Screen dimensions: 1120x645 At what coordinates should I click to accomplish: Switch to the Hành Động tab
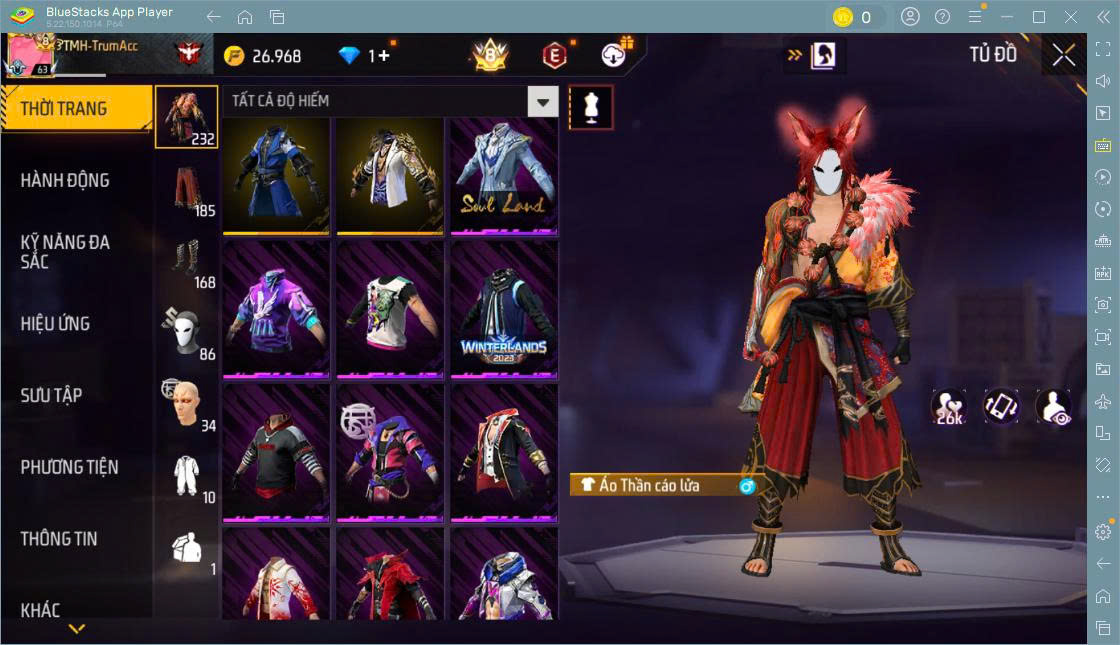click(65, 181)
